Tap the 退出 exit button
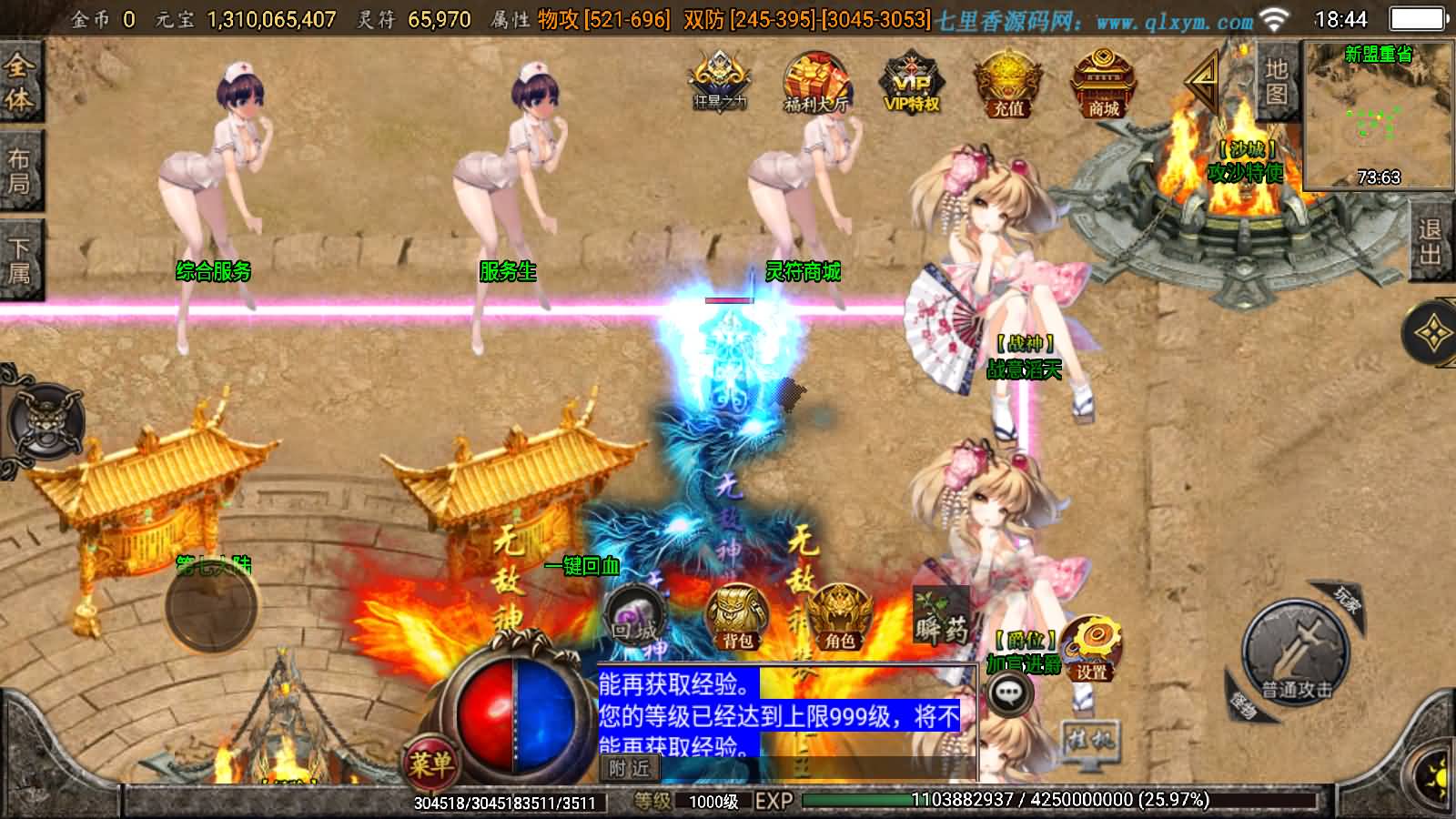Screen dimensions: 1456x819 point(1430,241)
